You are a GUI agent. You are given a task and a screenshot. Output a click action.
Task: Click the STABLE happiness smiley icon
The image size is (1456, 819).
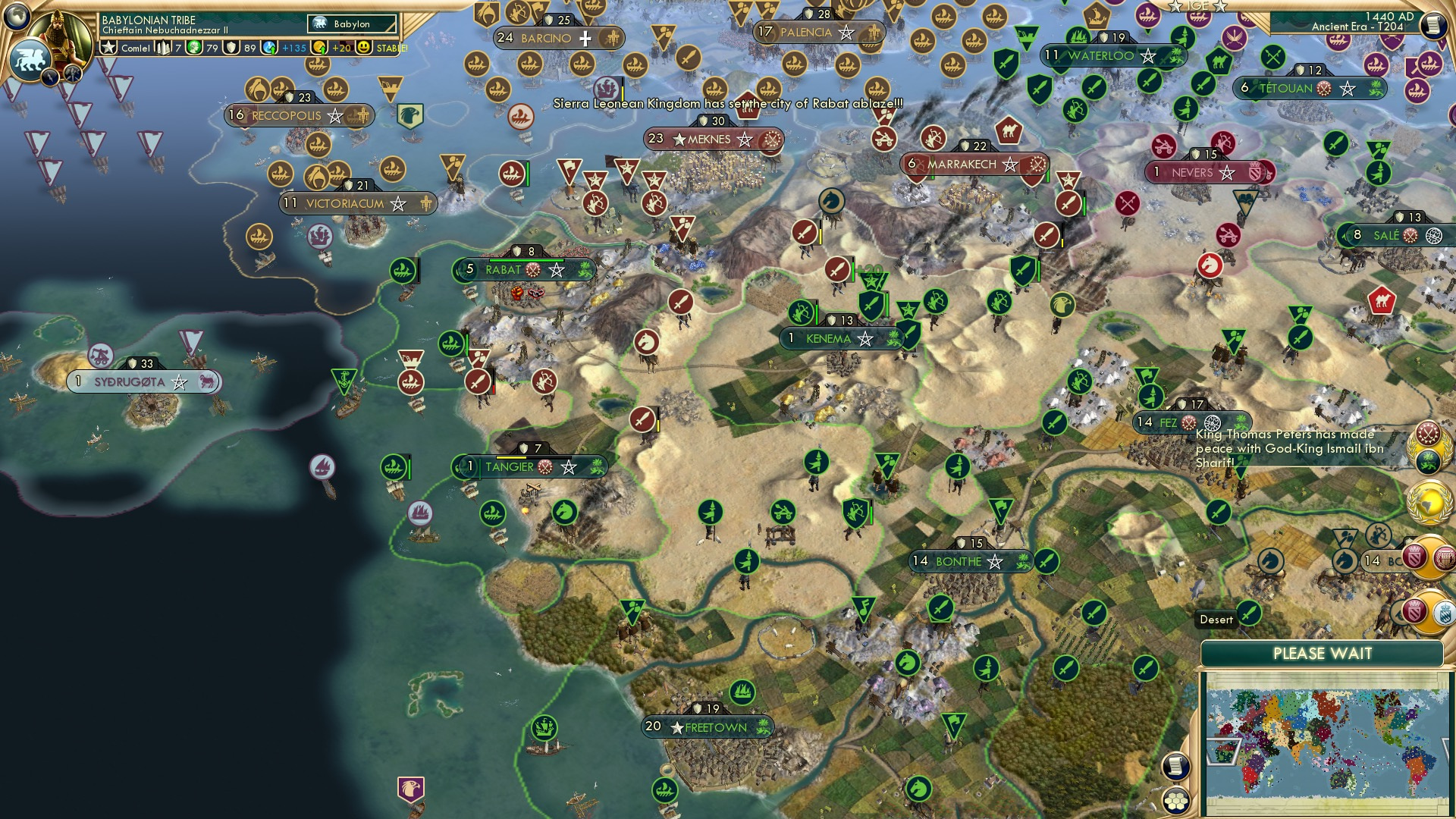click(366, 46)
